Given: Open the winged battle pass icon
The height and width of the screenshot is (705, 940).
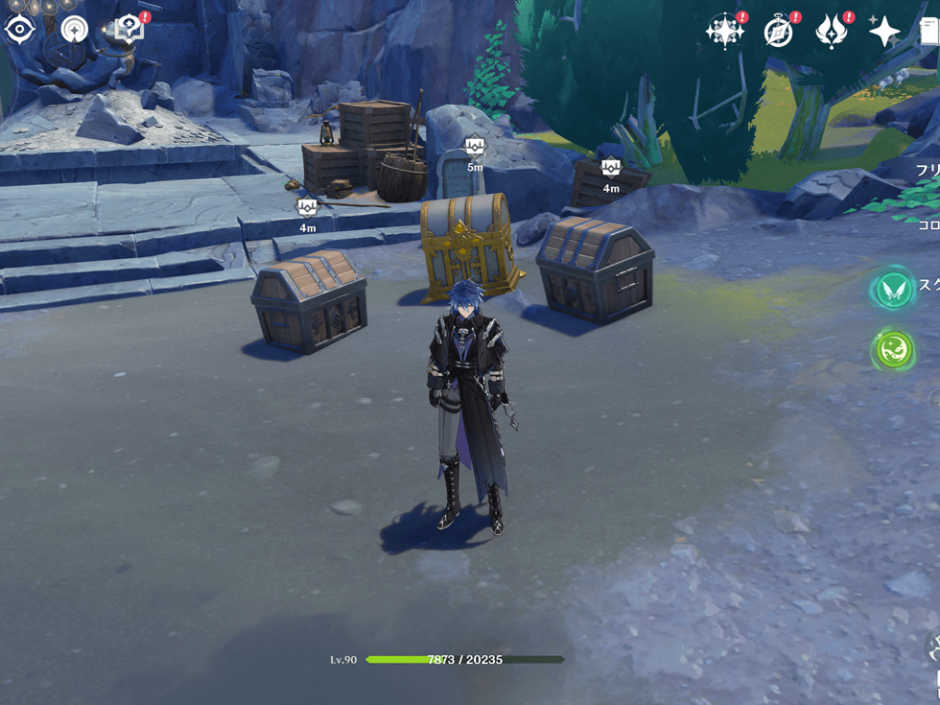Looking at the screenshot, I should tap(832, 32).
